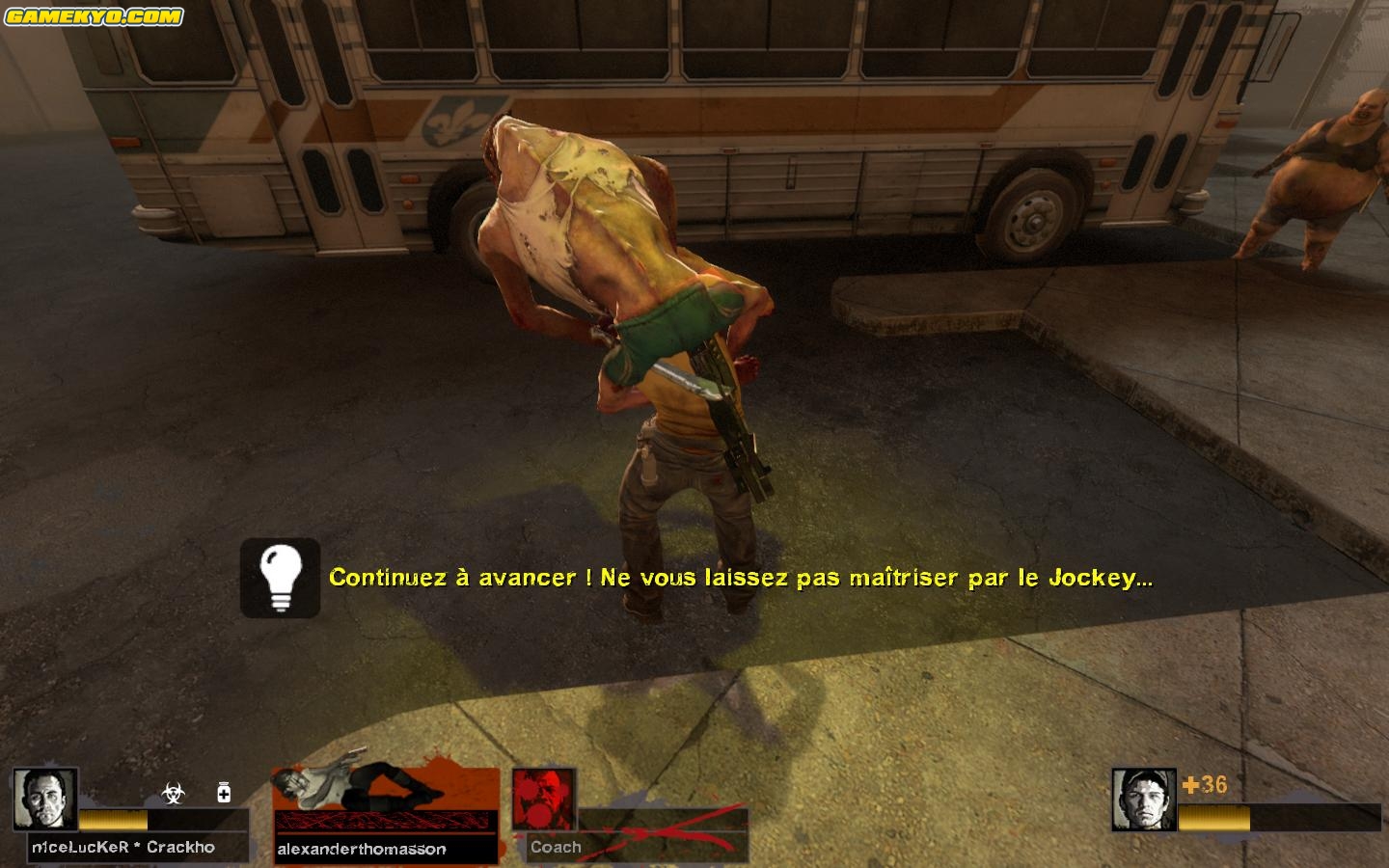Click the lightbulb hint icon
The width and height of the screenshot is (1389, 868).
[x=280, y=577]
